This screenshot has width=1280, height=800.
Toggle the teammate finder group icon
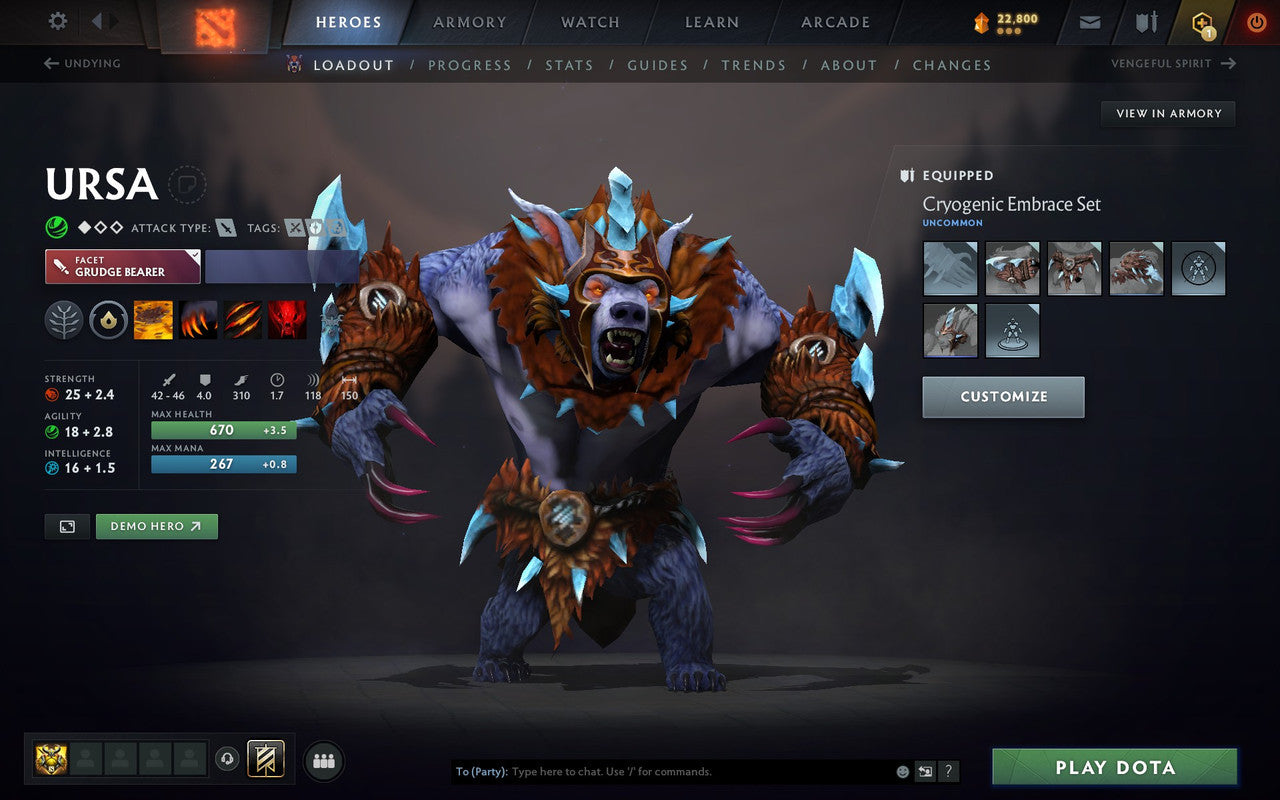point(323,759)
